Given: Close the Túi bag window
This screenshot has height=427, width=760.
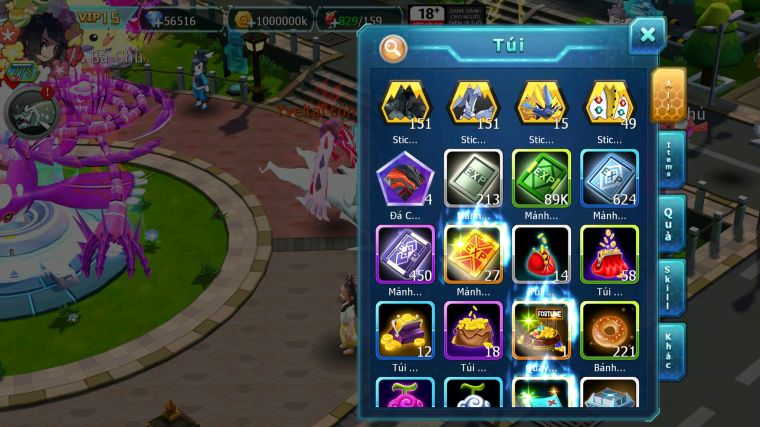Looking at the screenshot, I should tap(647, 35).
